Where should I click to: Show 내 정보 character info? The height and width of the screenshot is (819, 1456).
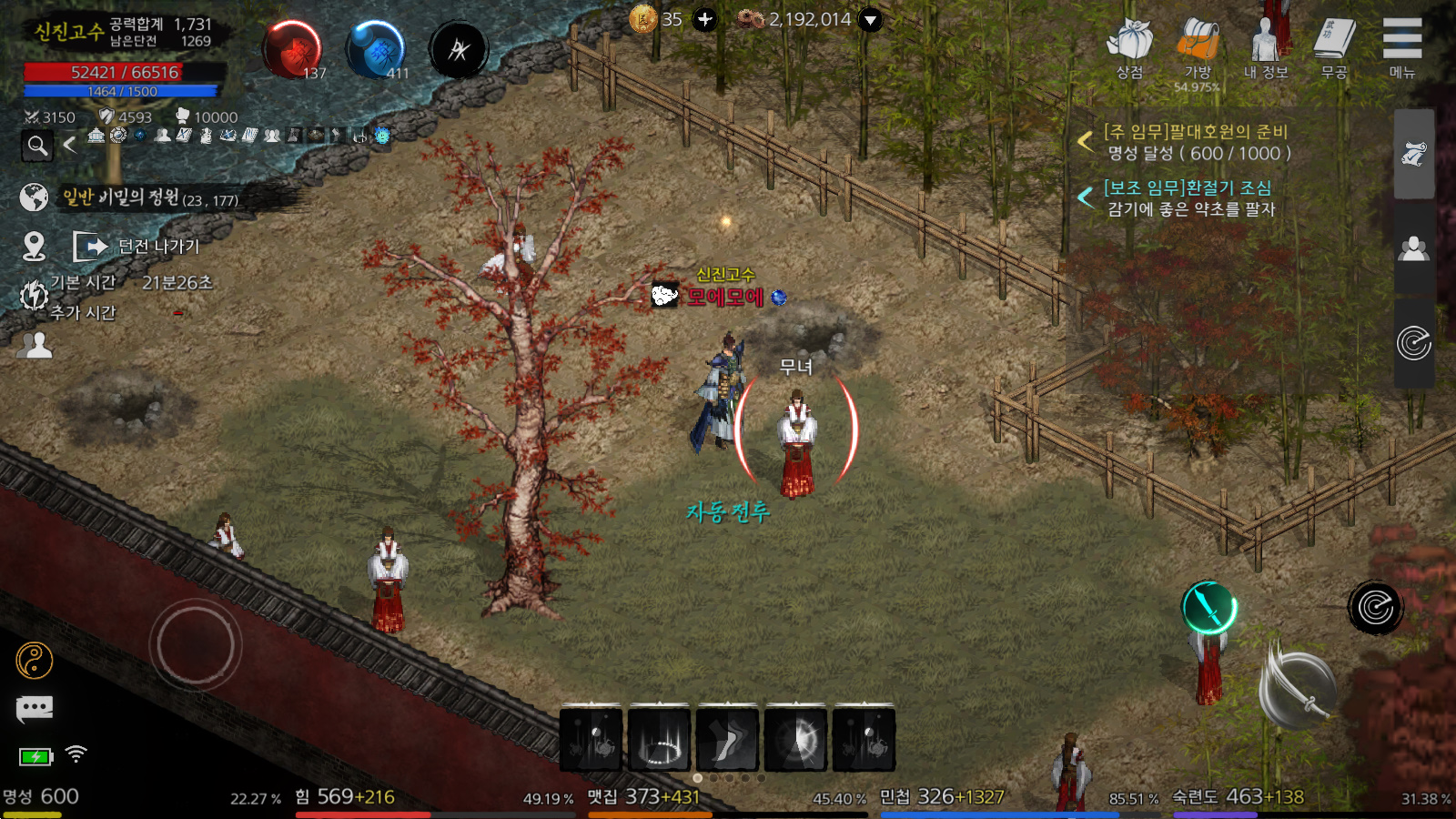[1266, 47]
